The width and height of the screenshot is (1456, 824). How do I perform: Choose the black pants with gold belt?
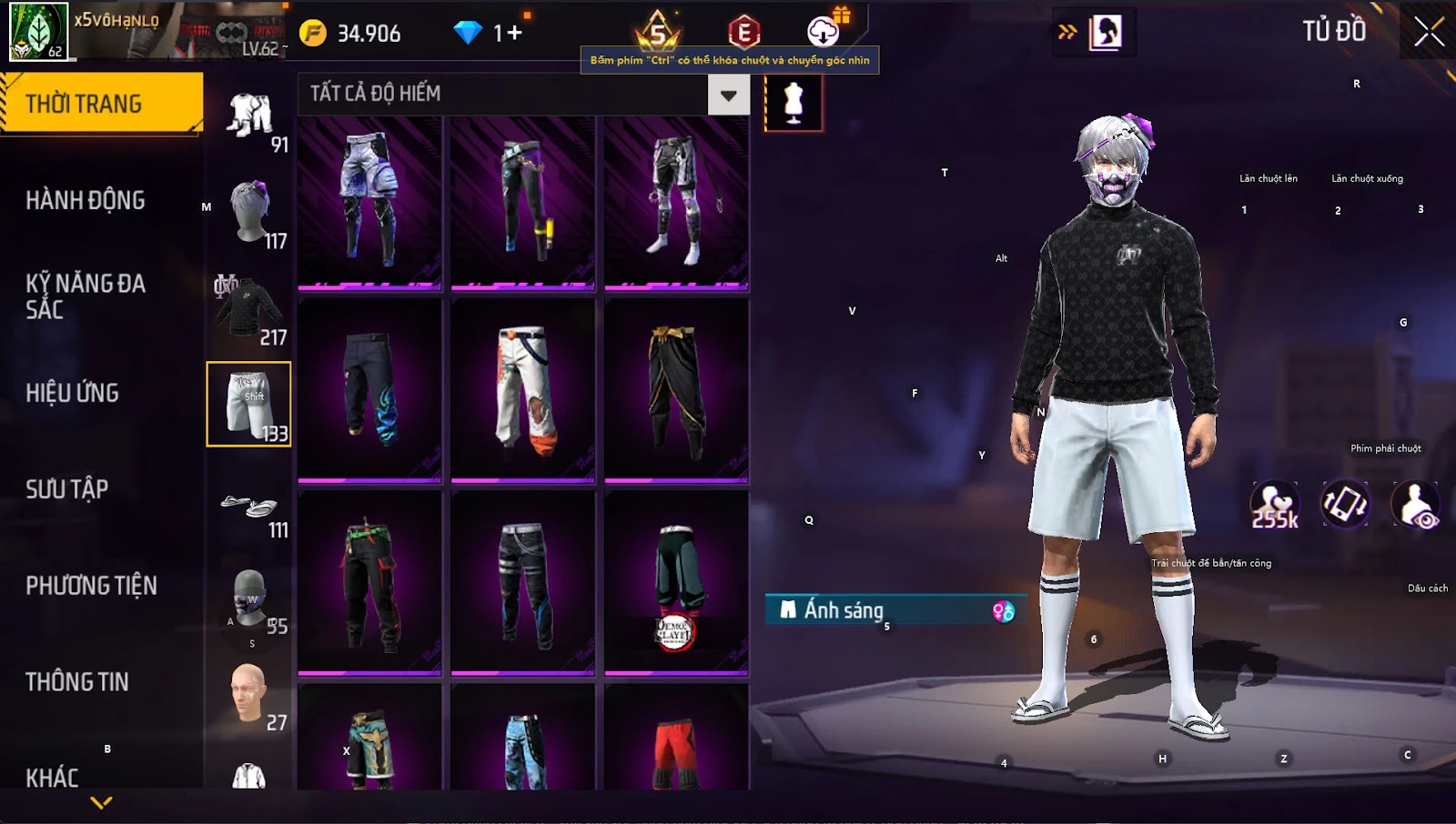click(x=676, y=391)
